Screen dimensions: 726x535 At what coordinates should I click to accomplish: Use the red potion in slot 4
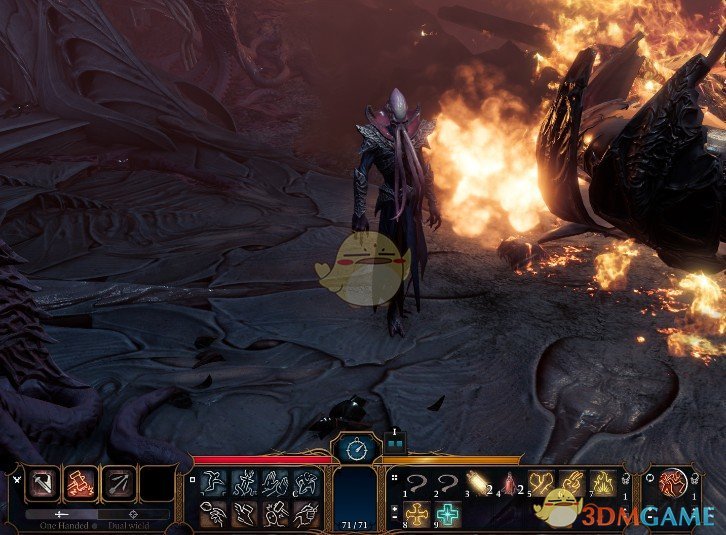click(510, 483)
